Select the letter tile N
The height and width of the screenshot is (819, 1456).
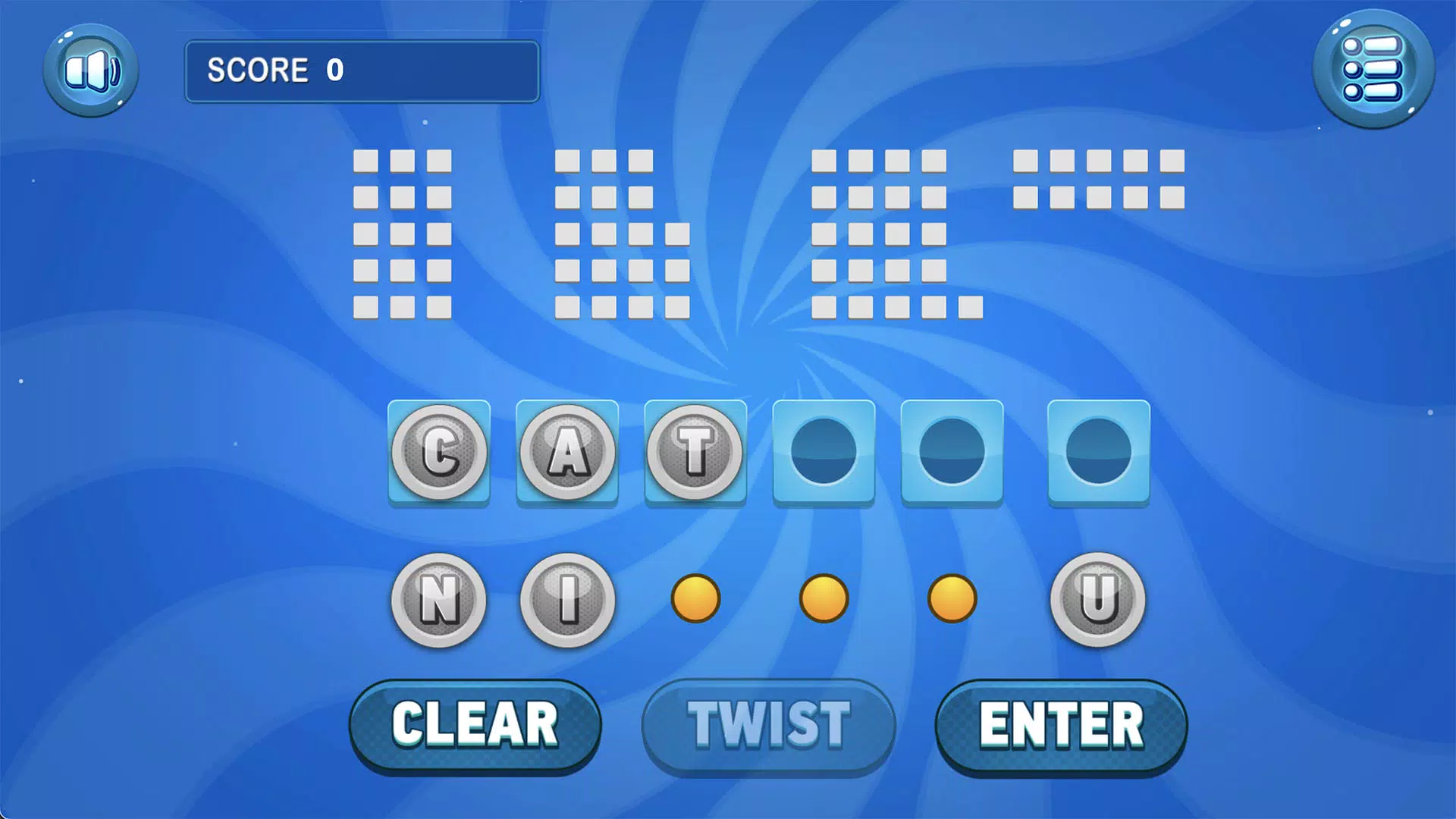click(438, 598)
